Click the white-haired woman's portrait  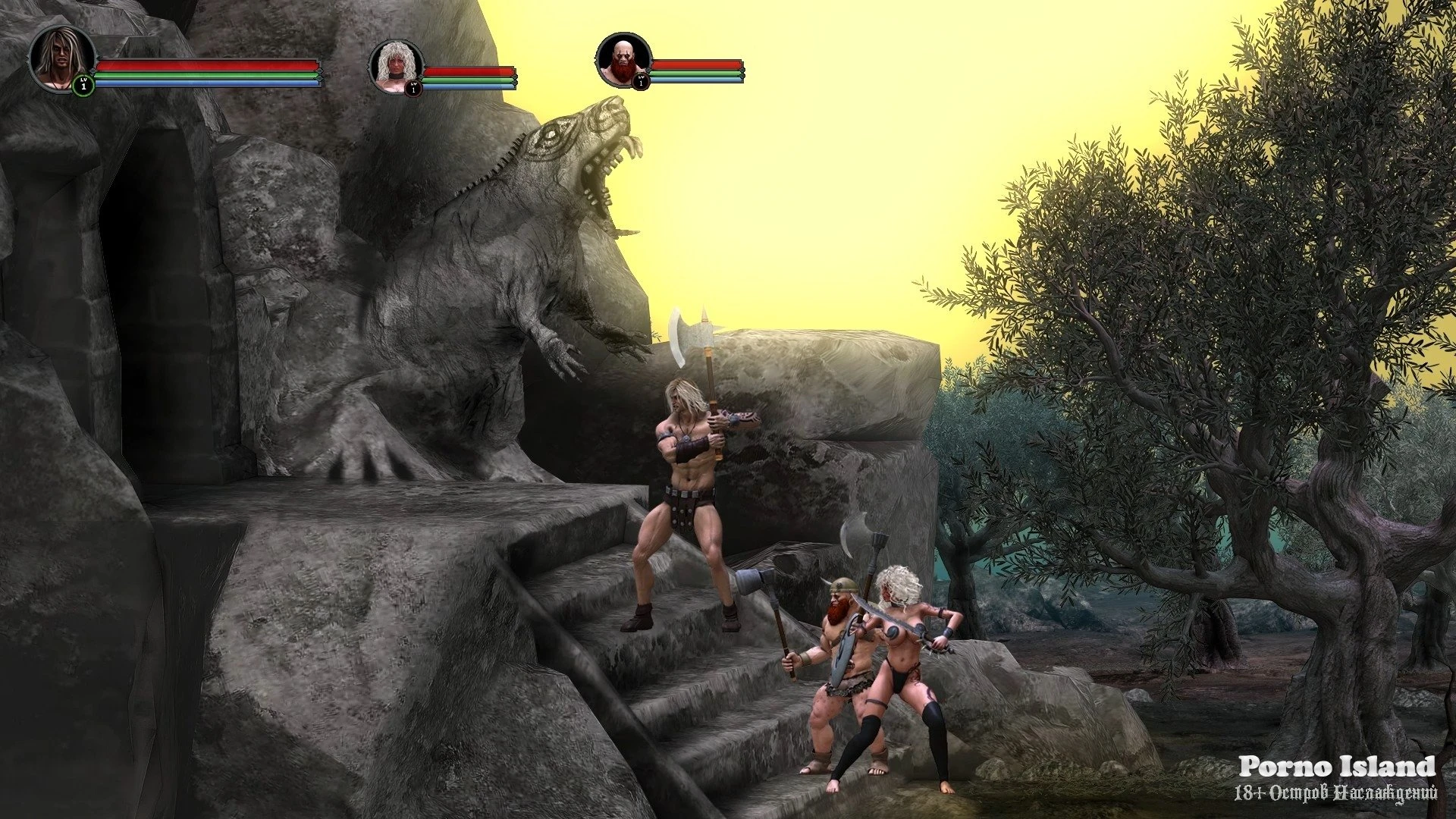[396, 66]
